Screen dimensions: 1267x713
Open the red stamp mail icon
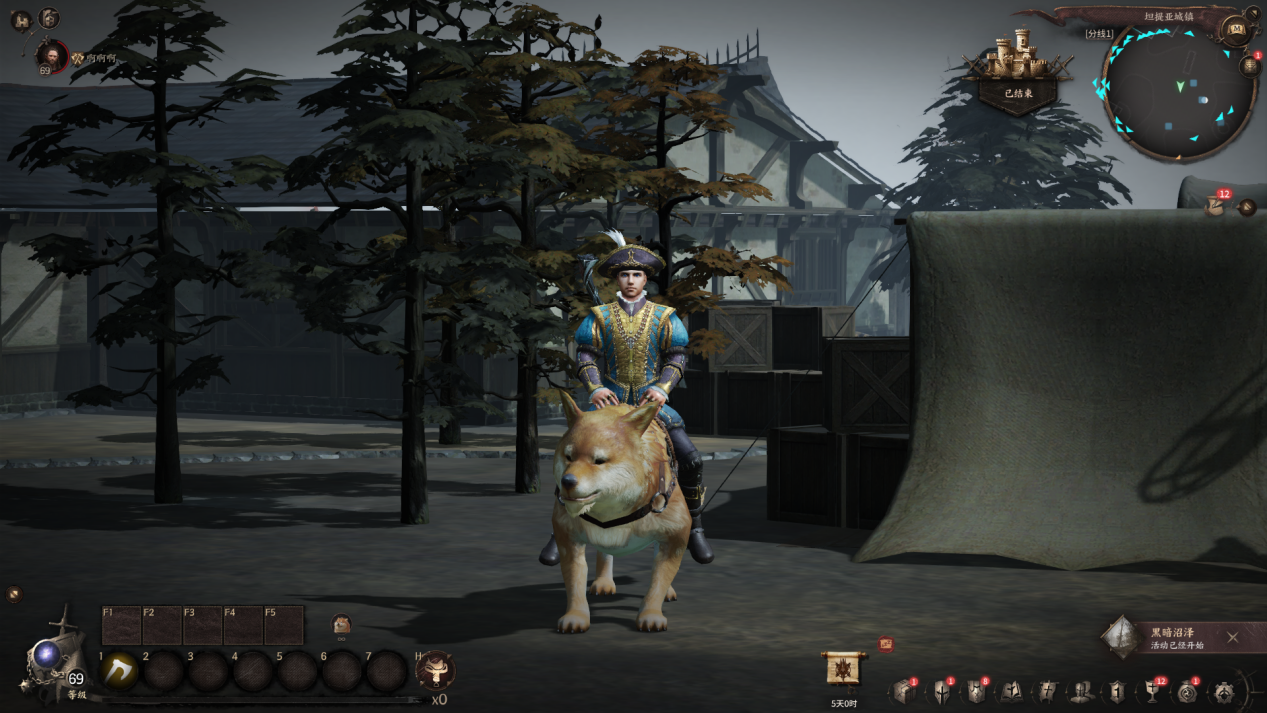click(886, 645)
